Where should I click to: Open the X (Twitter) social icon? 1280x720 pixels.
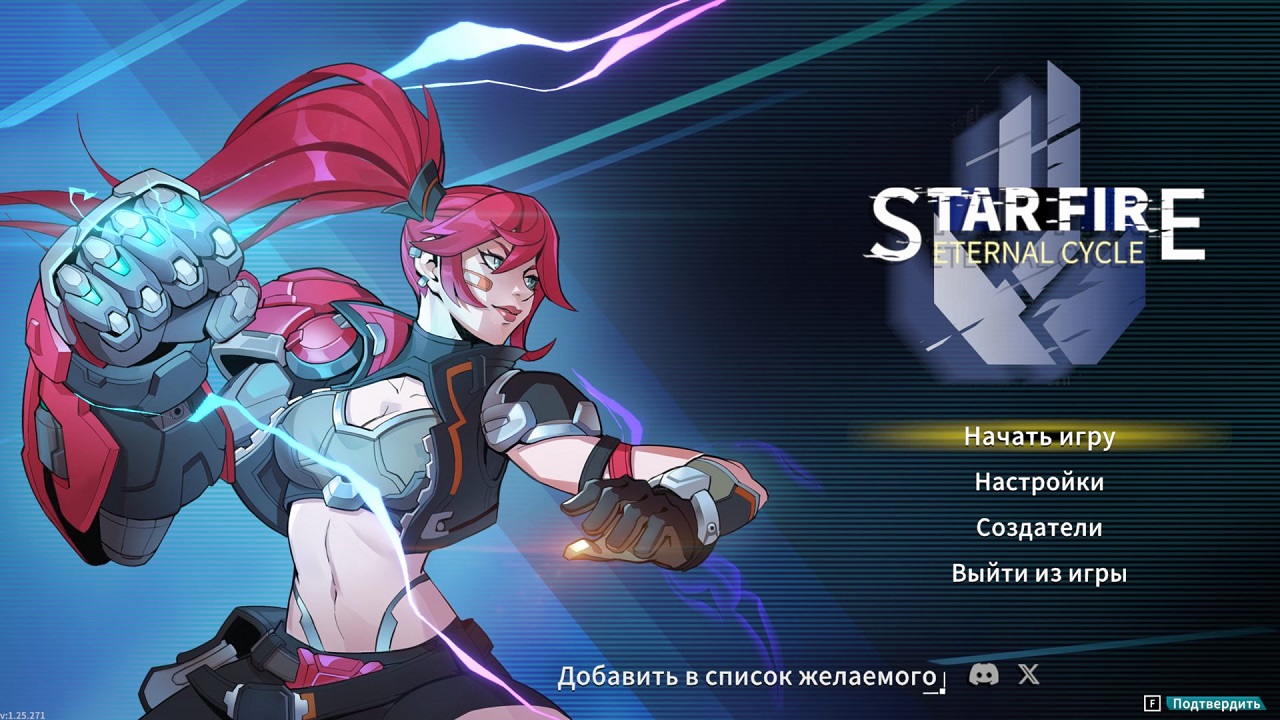click(1028, 675)
